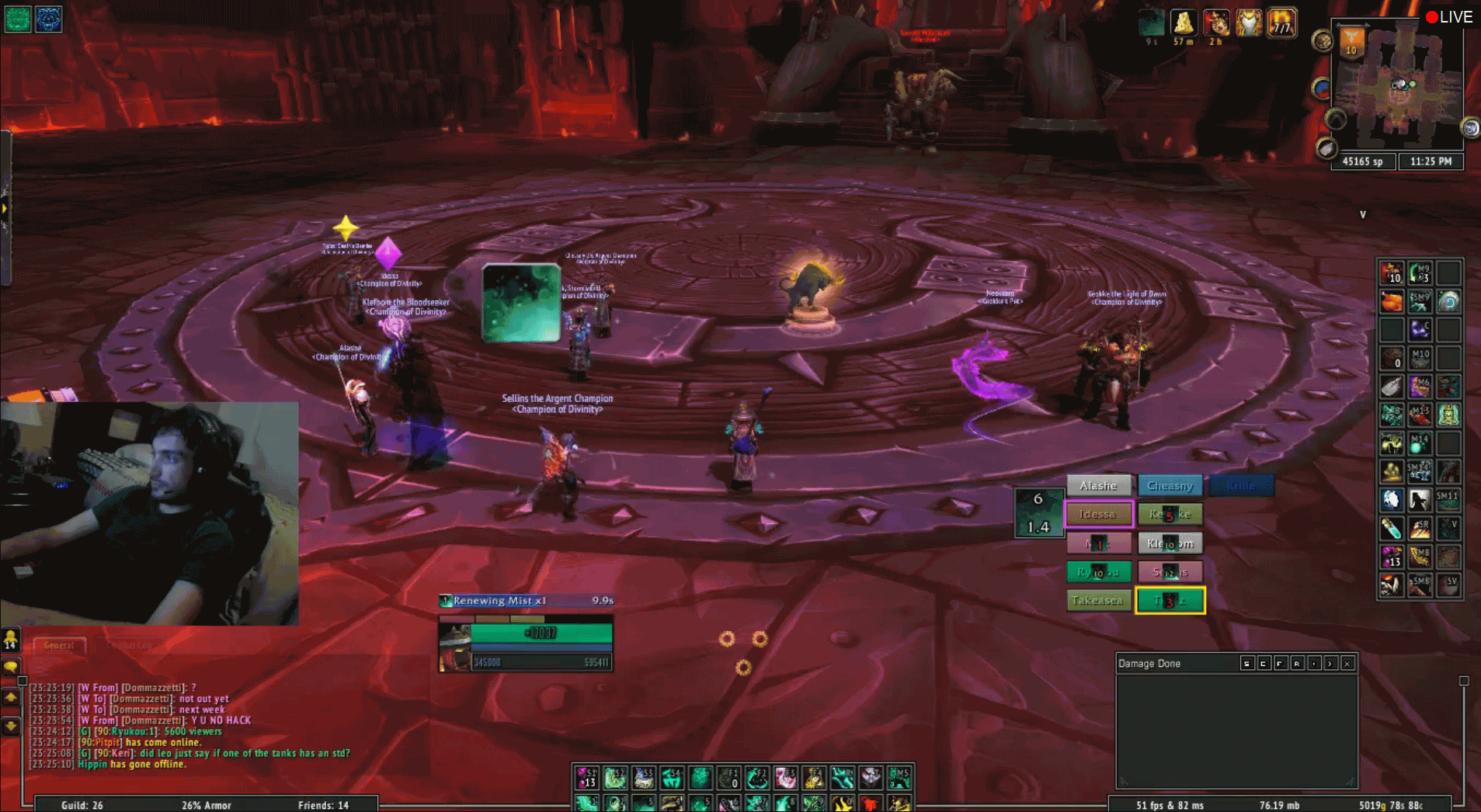Click the 7/7 stacked buff icon

click(x=1281, y=23)
